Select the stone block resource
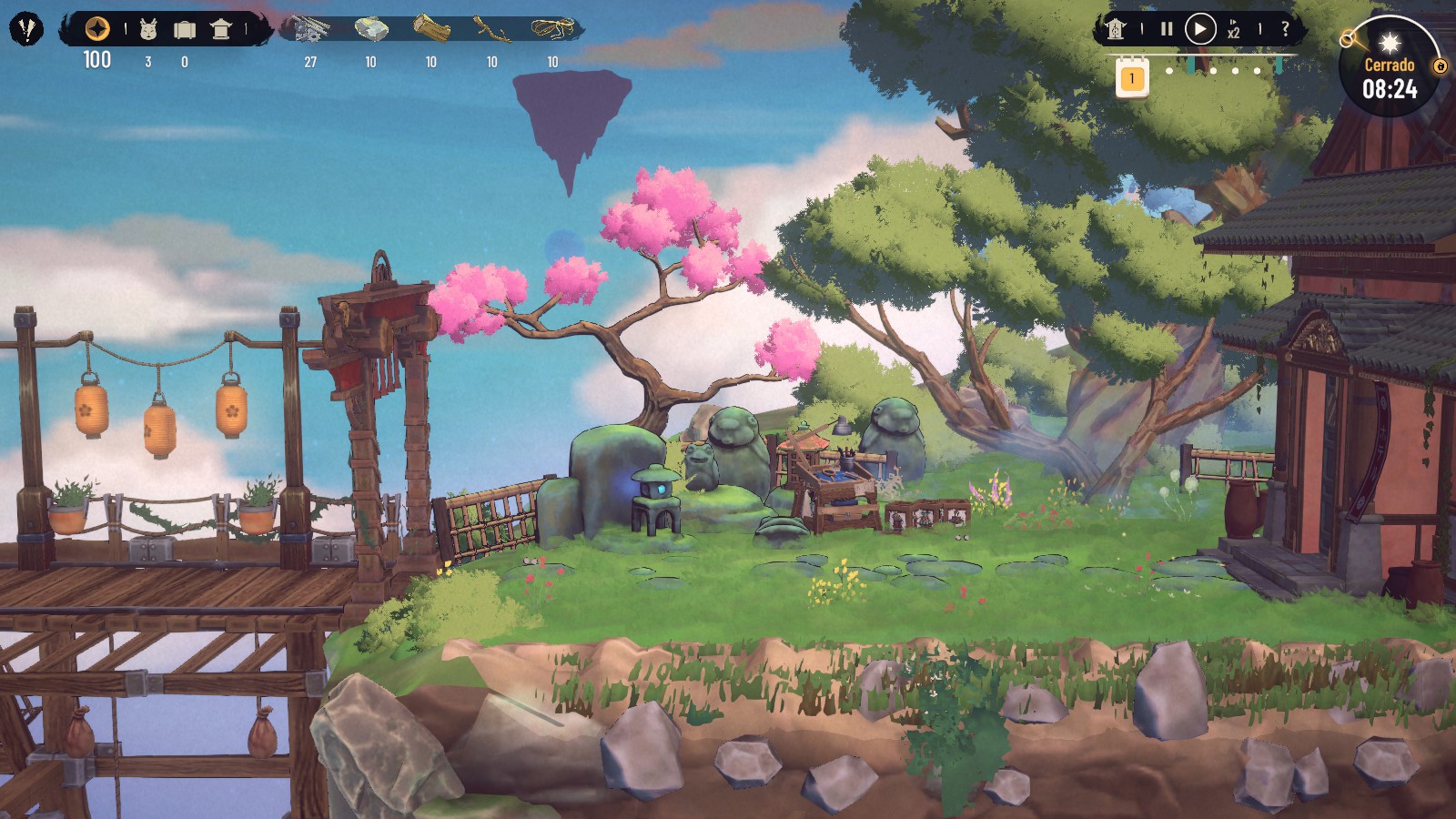Image resolution: width=1456 pixels, height=819 pixels. click(x=371, y=29)
